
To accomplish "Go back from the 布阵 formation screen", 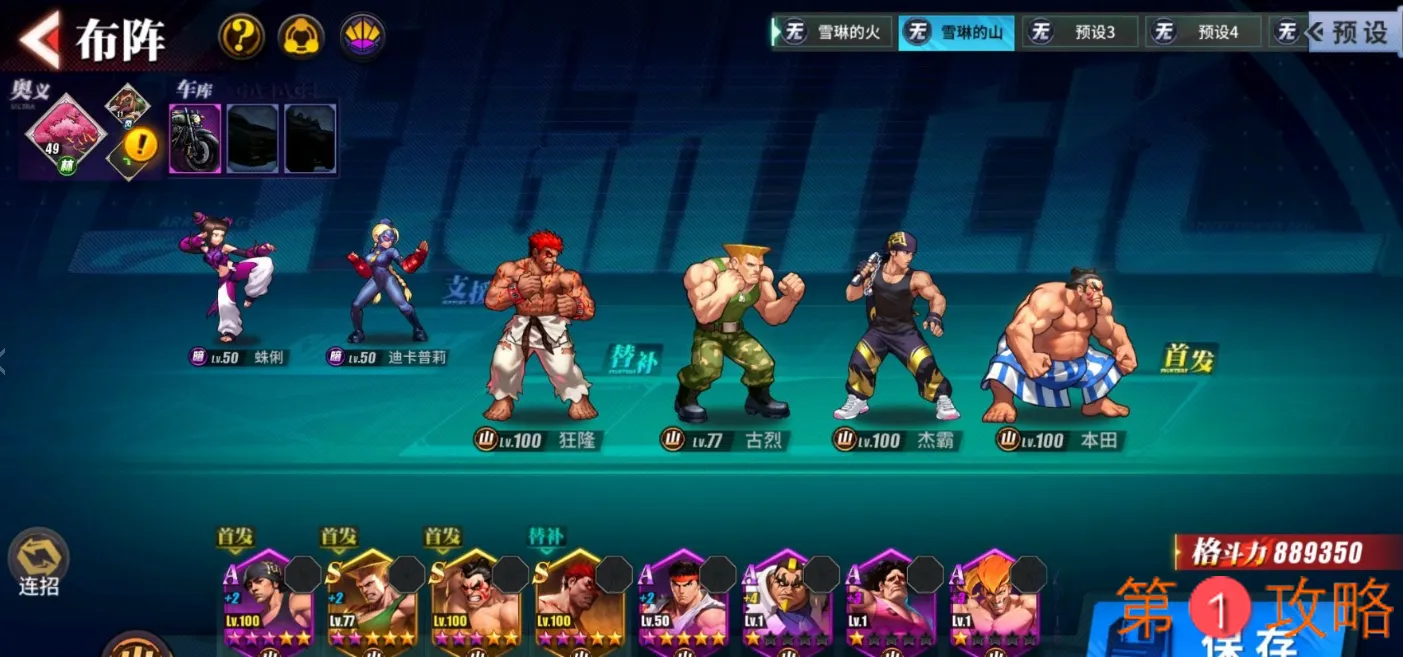I will click(x=40, y=40).
